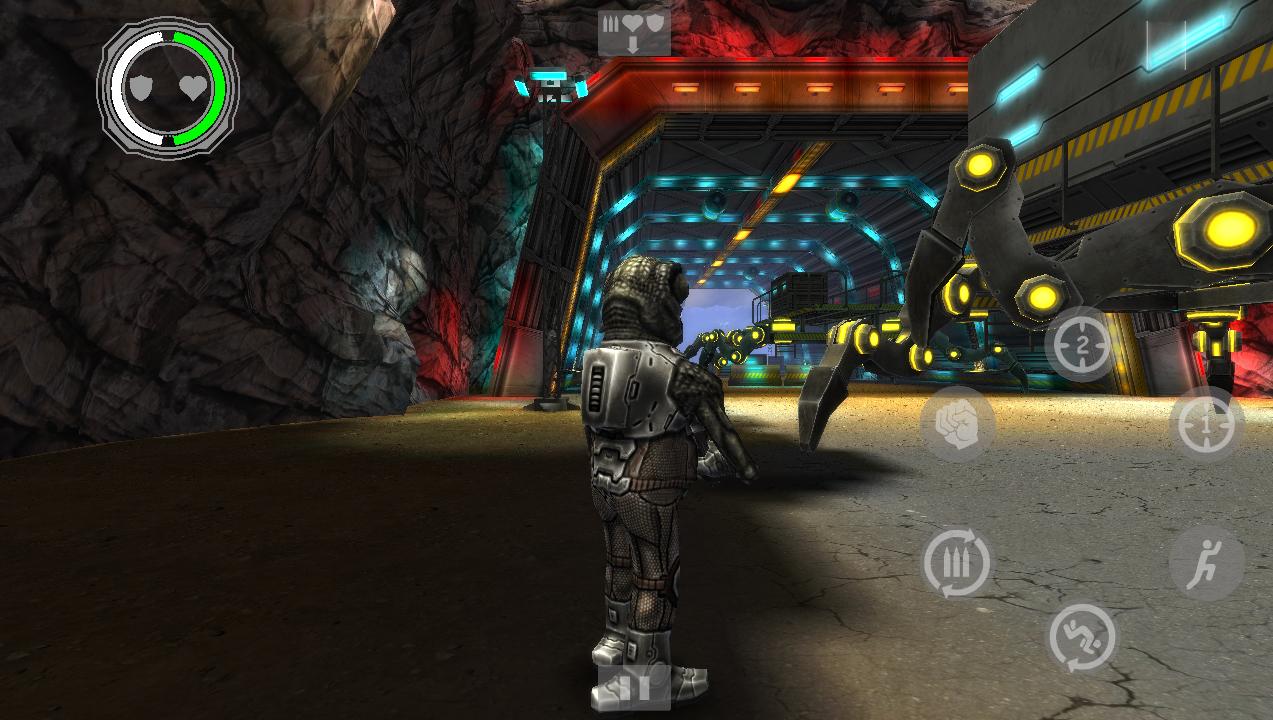Tap the fist melee attack button
This screenshot has width=1273, height=720.
pyautogui.click(x=957, y=424)
